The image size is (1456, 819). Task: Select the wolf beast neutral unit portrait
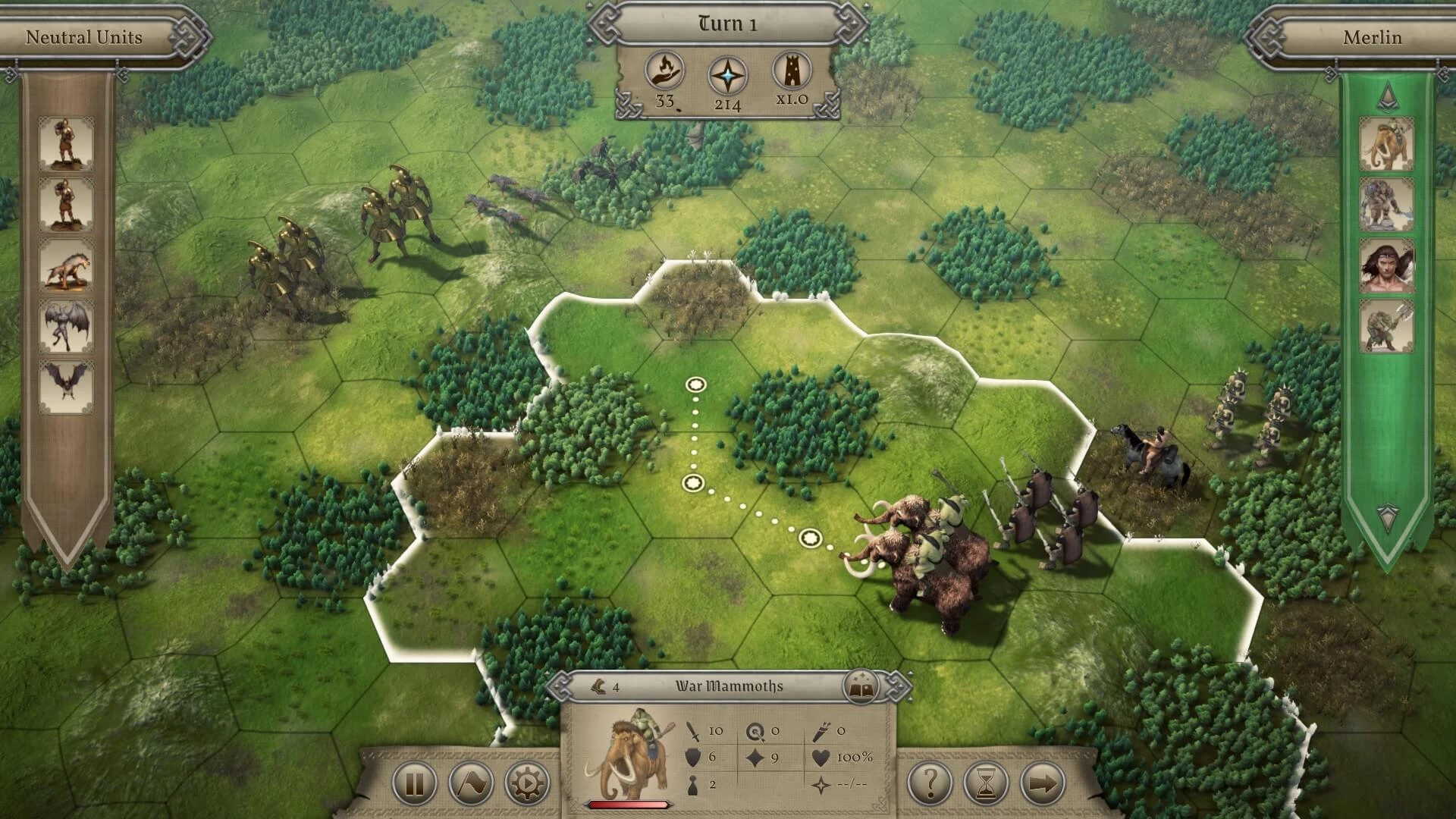pos(67,265)
